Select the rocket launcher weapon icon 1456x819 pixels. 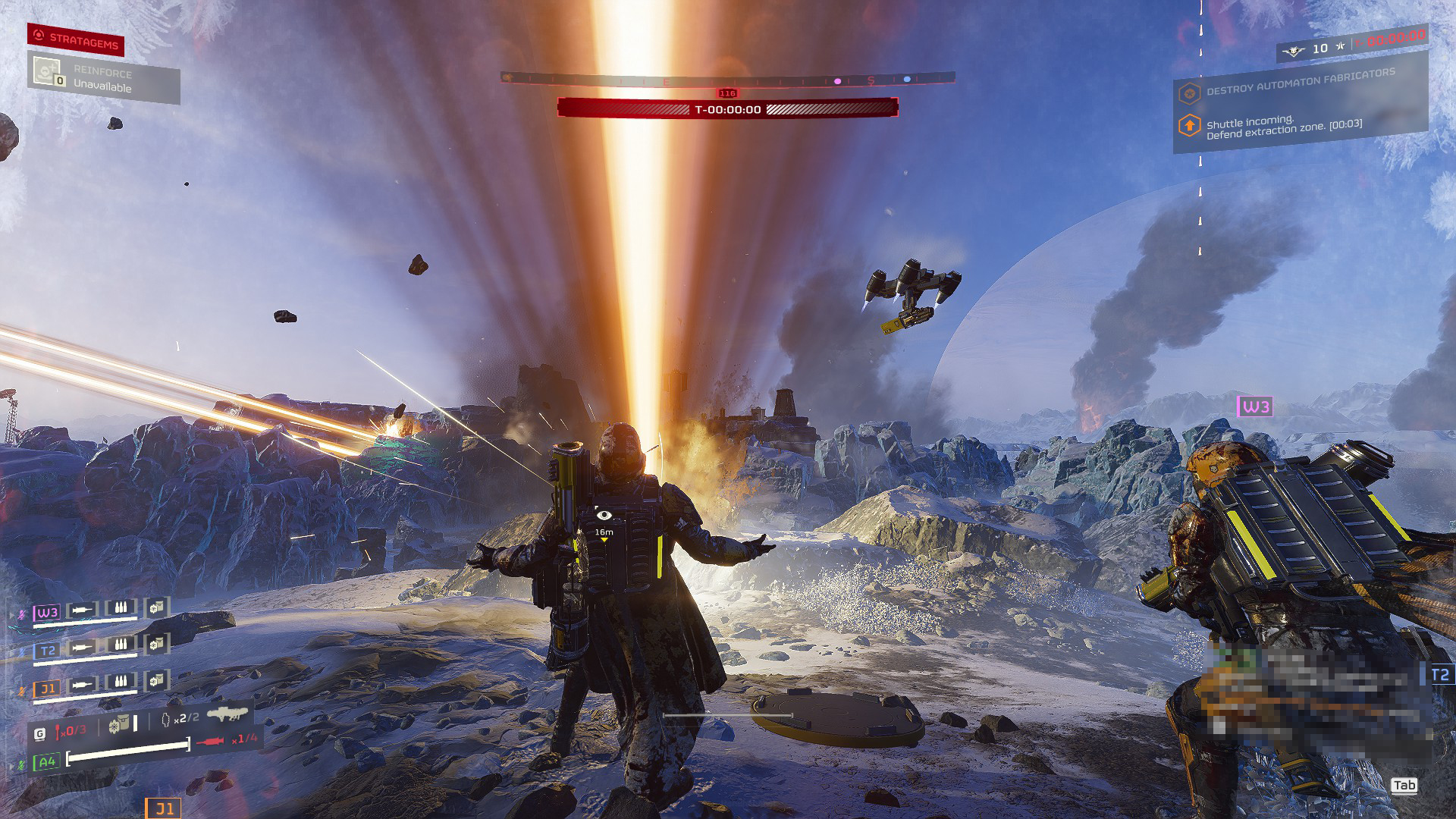point(227,714)
